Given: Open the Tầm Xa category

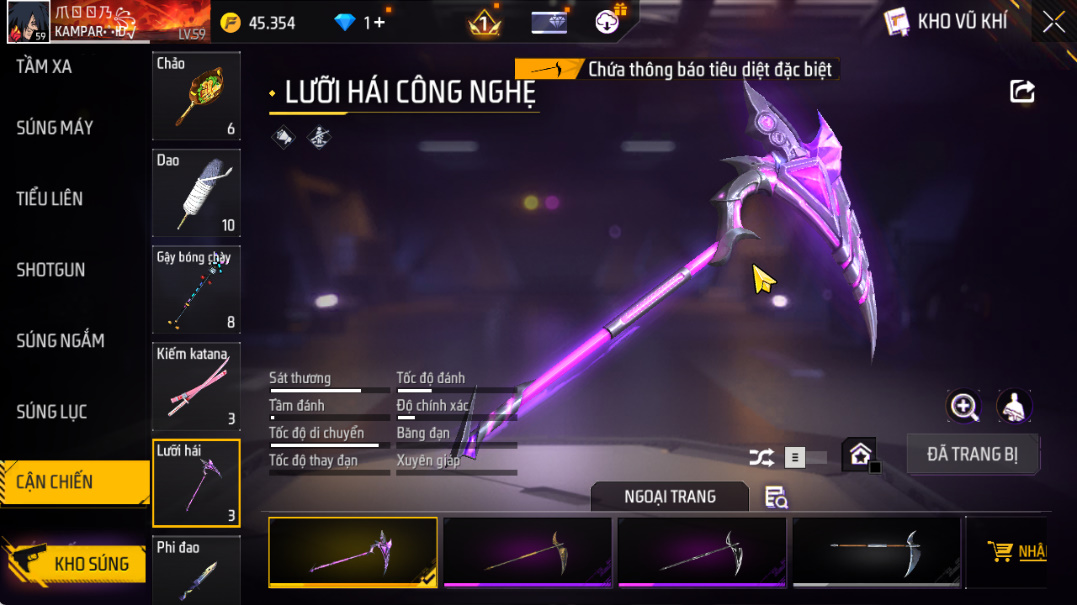Looking at the screenshot, I should click(44, 67).
